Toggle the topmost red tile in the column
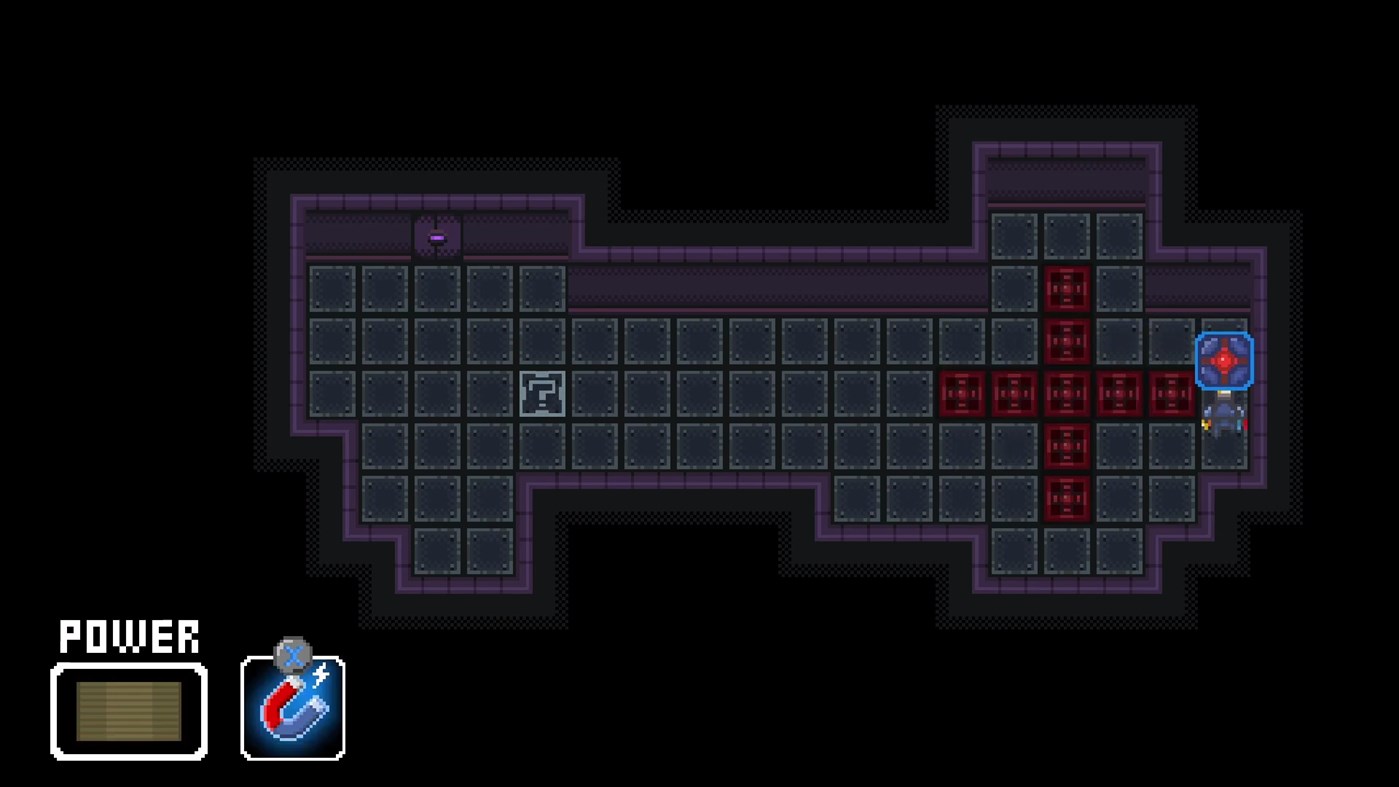 click(1068, 288)
